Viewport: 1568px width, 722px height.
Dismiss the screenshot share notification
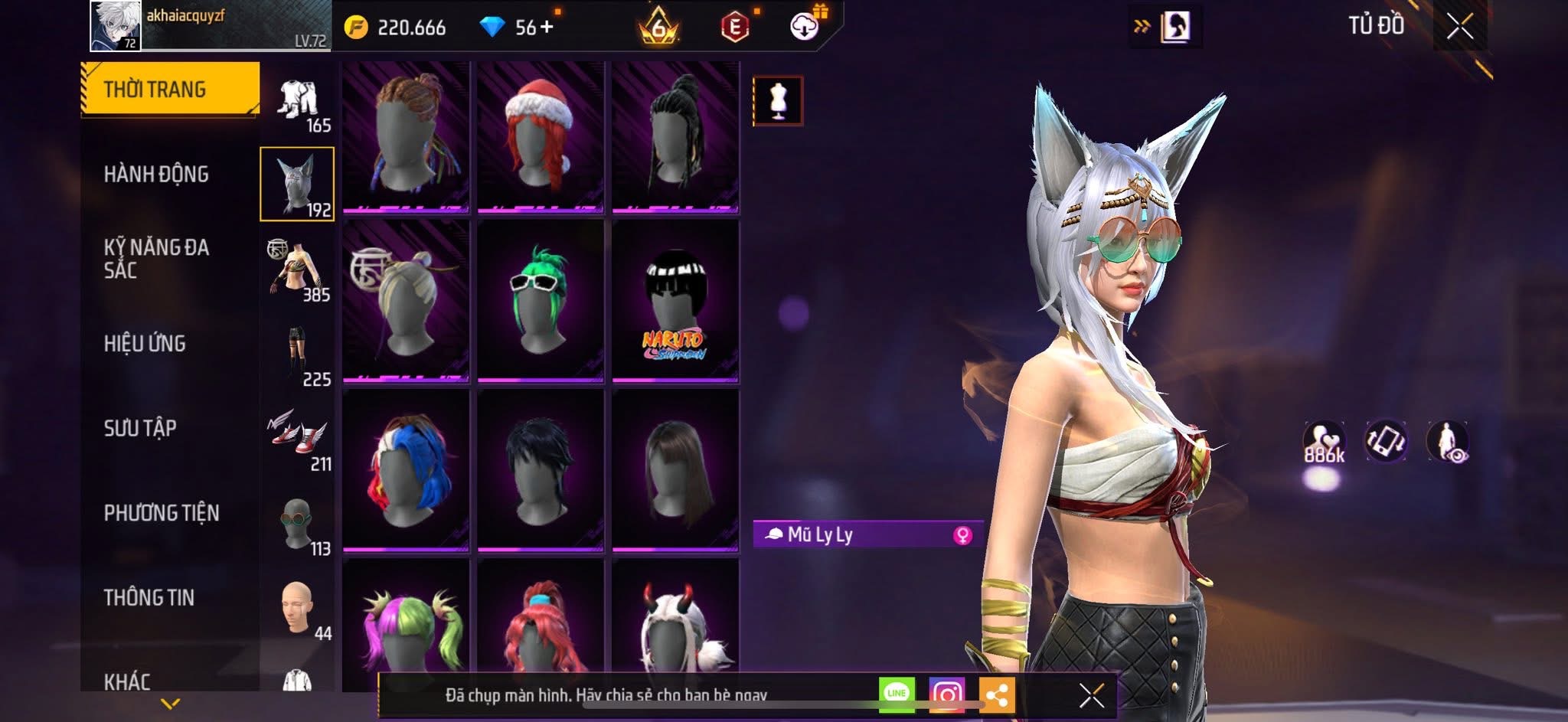1091,695
